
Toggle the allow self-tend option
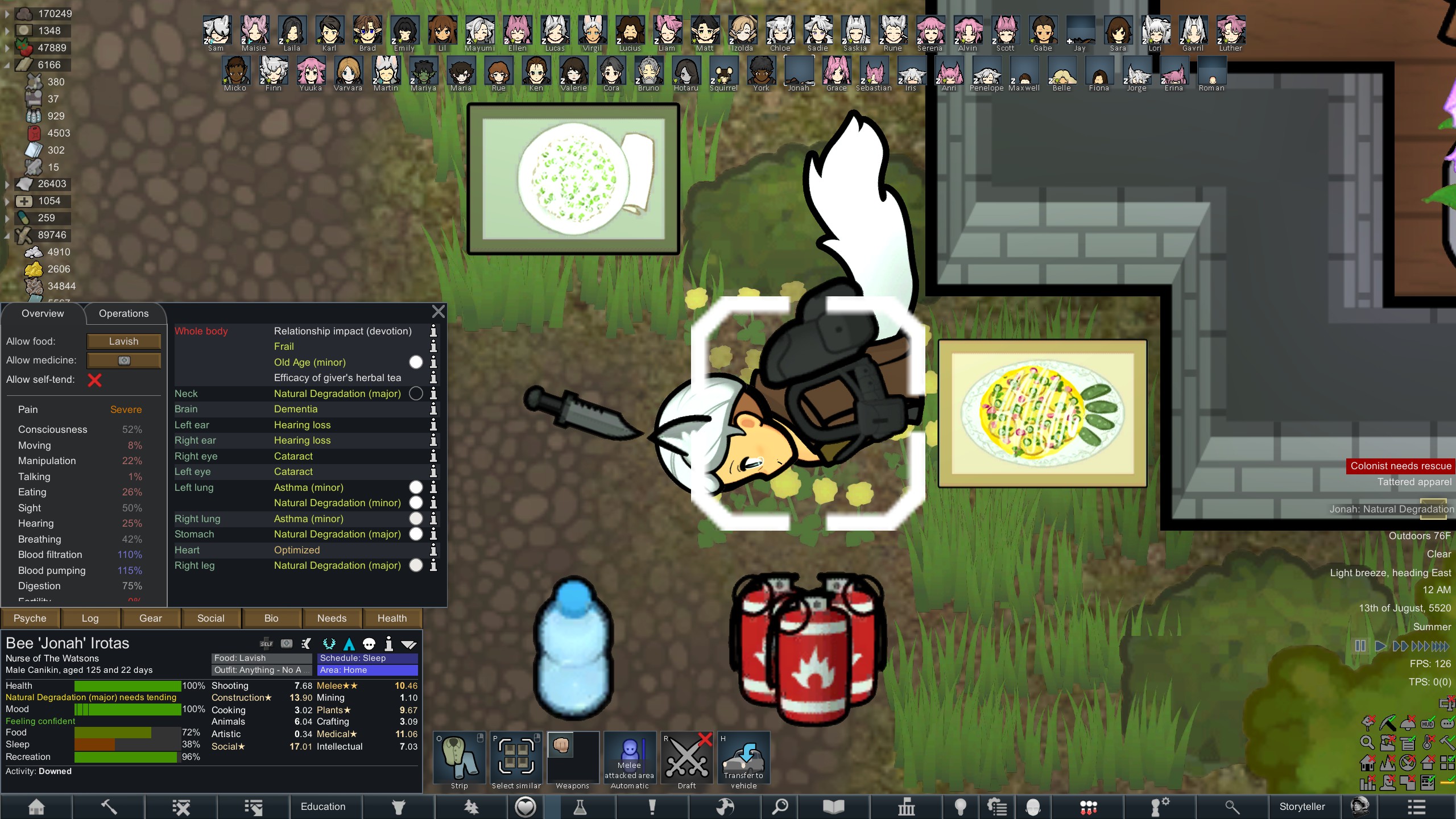click(94, 380)
